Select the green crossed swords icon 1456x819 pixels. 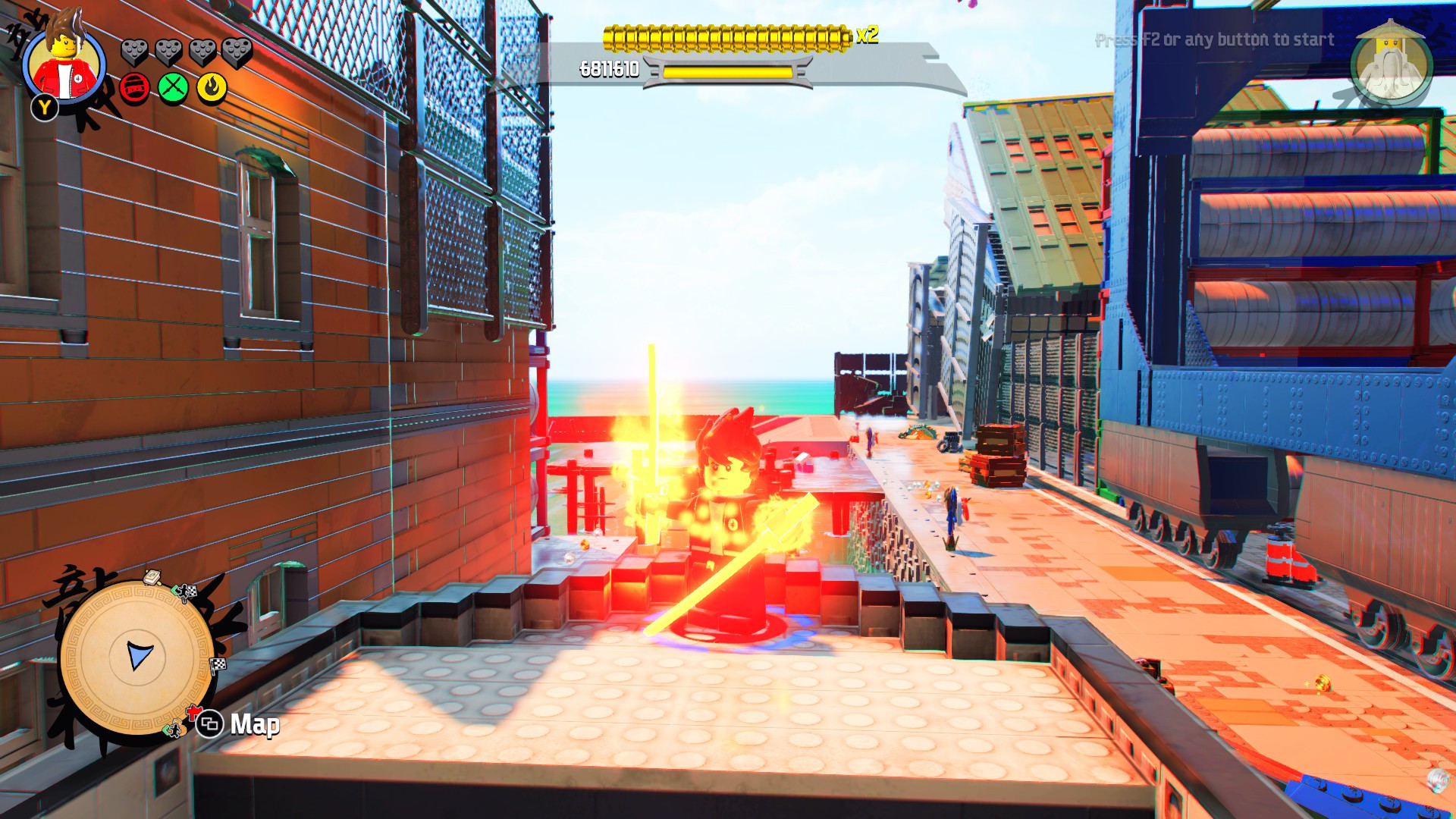[173, 87]
